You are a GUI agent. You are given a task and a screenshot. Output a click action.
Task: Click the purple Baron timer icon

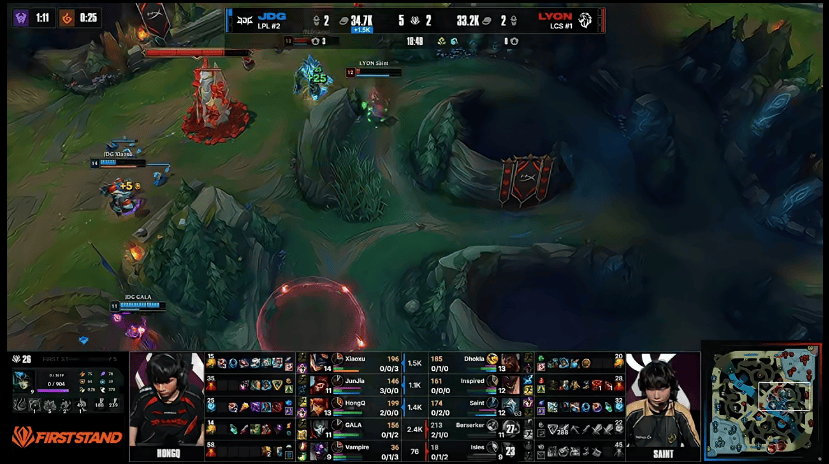(19, 17)
